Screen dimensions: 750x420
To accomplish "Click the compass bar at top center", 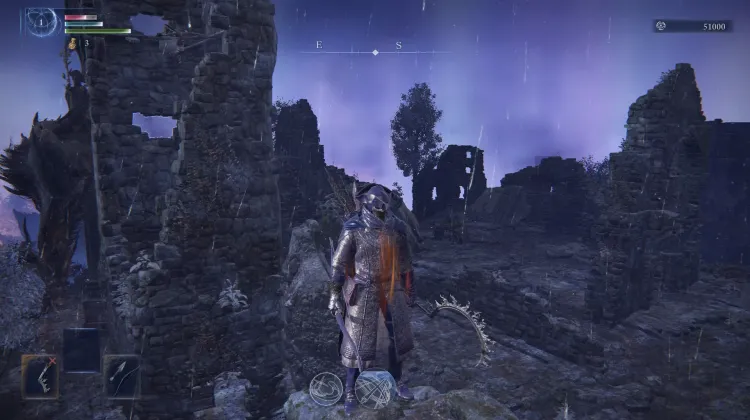I will (374, 50).
